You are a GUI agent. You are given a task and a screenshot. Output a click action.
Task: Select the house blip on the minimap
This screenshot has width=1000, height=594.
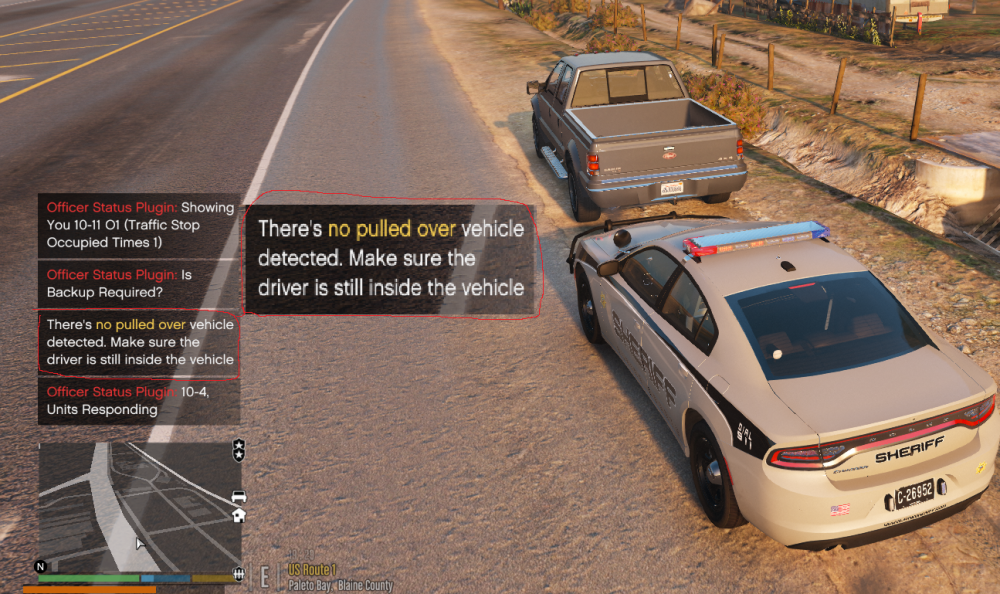[x=238, y=515]
